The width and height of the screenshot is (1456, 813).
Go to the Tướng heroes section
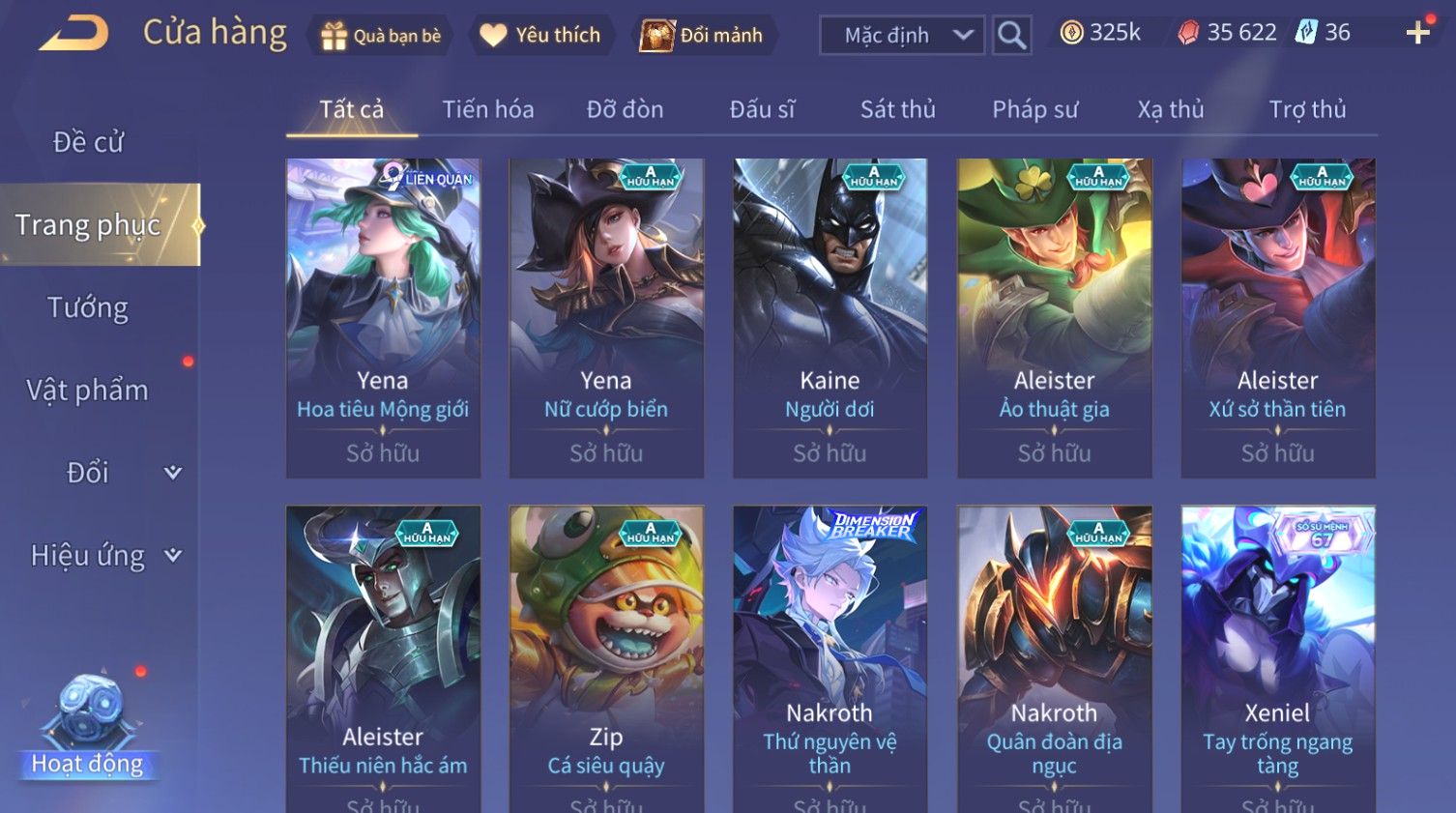pos(88,307)
